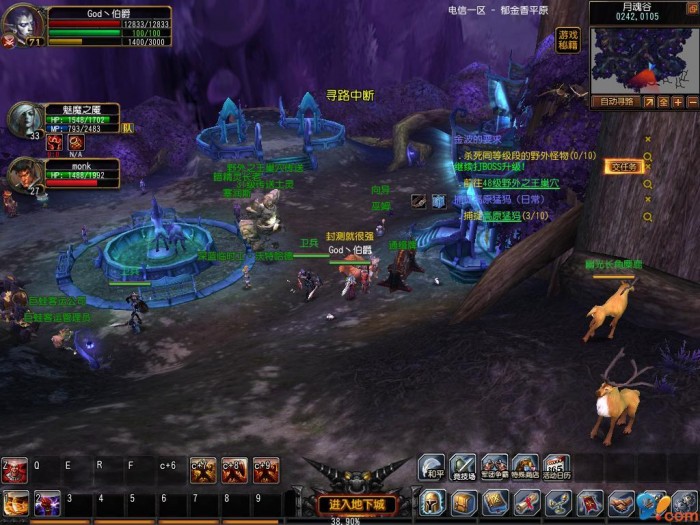Image resolution: width=700 pixels, height=525 pixels.
Task: Click the 全 full-map button under minimap
Action: coord(662,101)
